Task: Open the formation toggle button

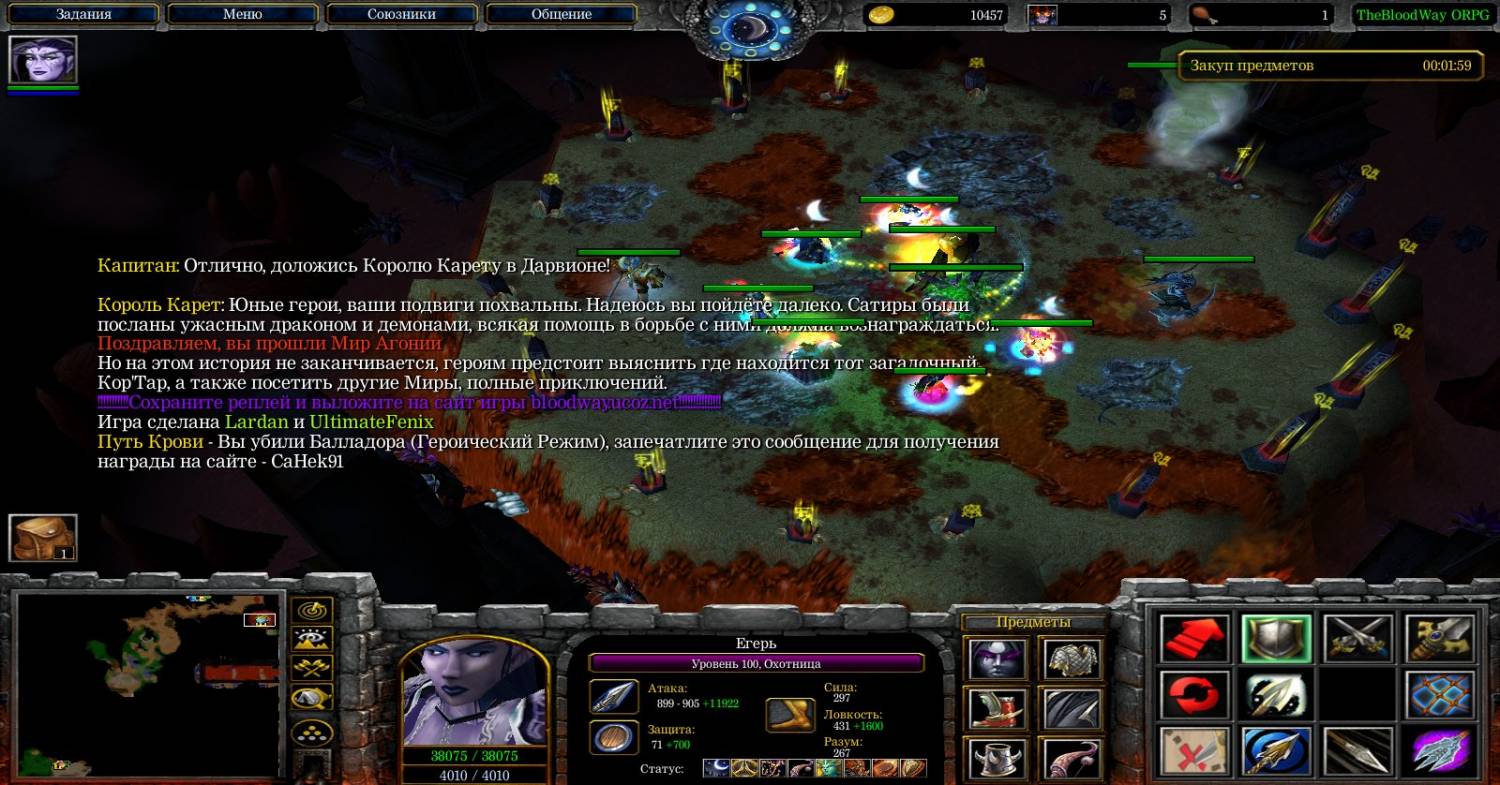Action: [313, 733]
